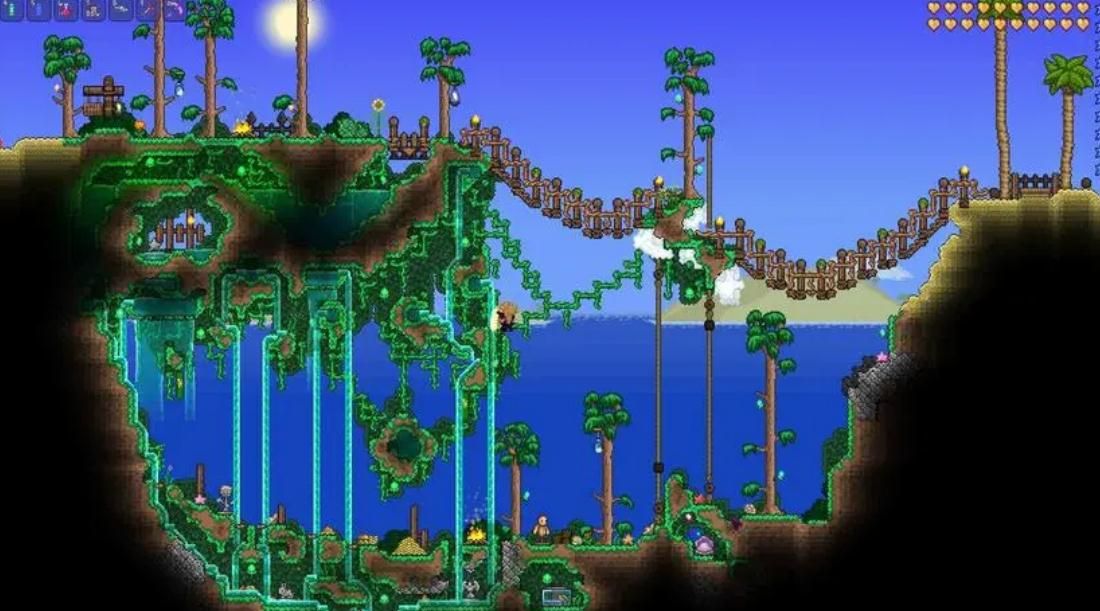This screenshot has width=1100, height=611.
Task: Pick the tan block hotbar slot
Action: (93, 10)
